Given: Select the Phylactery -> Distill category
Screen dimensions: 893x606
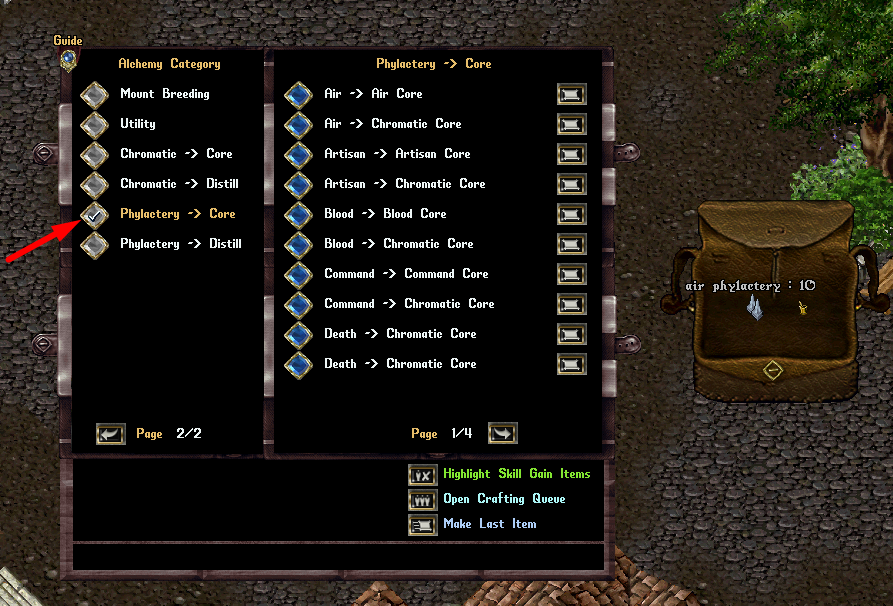Looking at the screenshot, I should (94, 244).
